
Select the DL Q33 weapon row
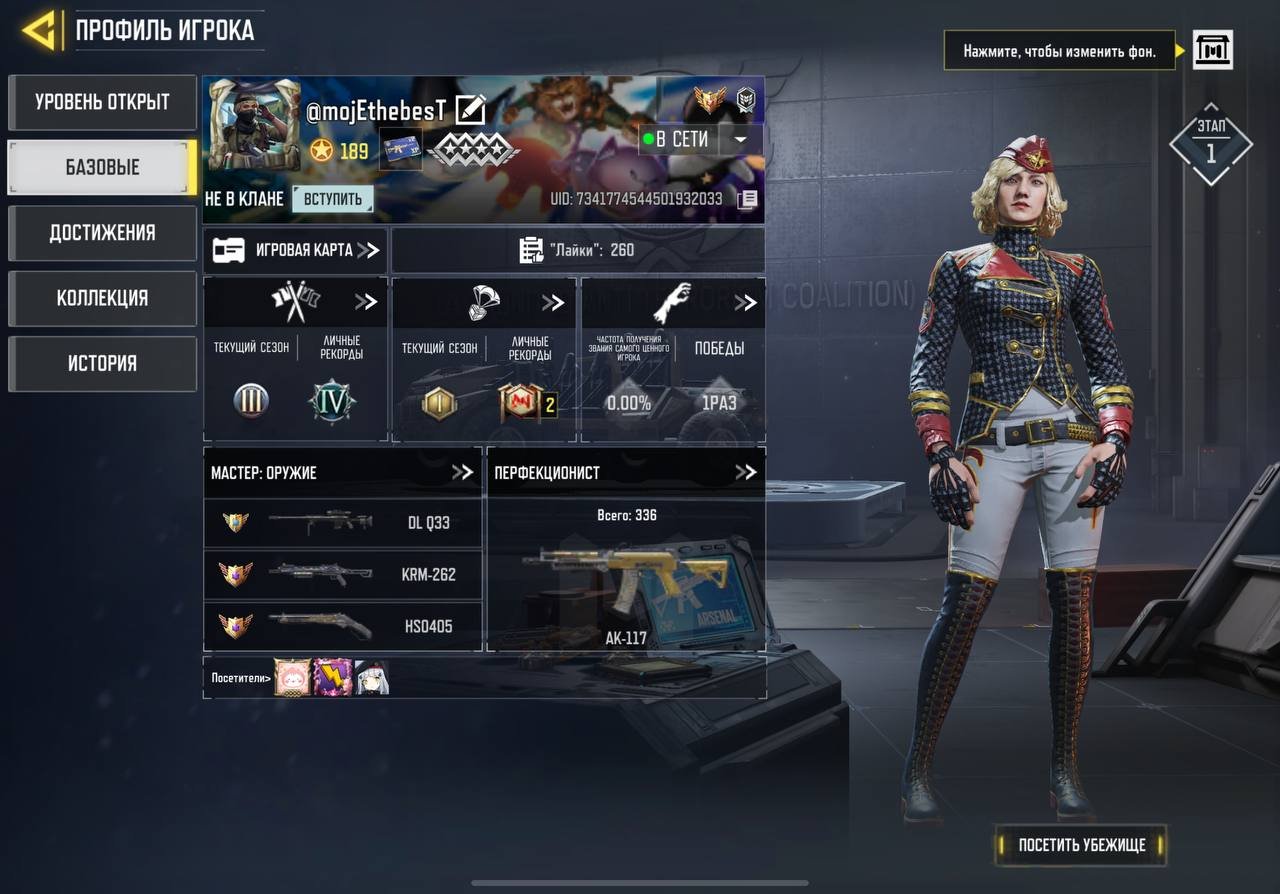coord(343,522)
